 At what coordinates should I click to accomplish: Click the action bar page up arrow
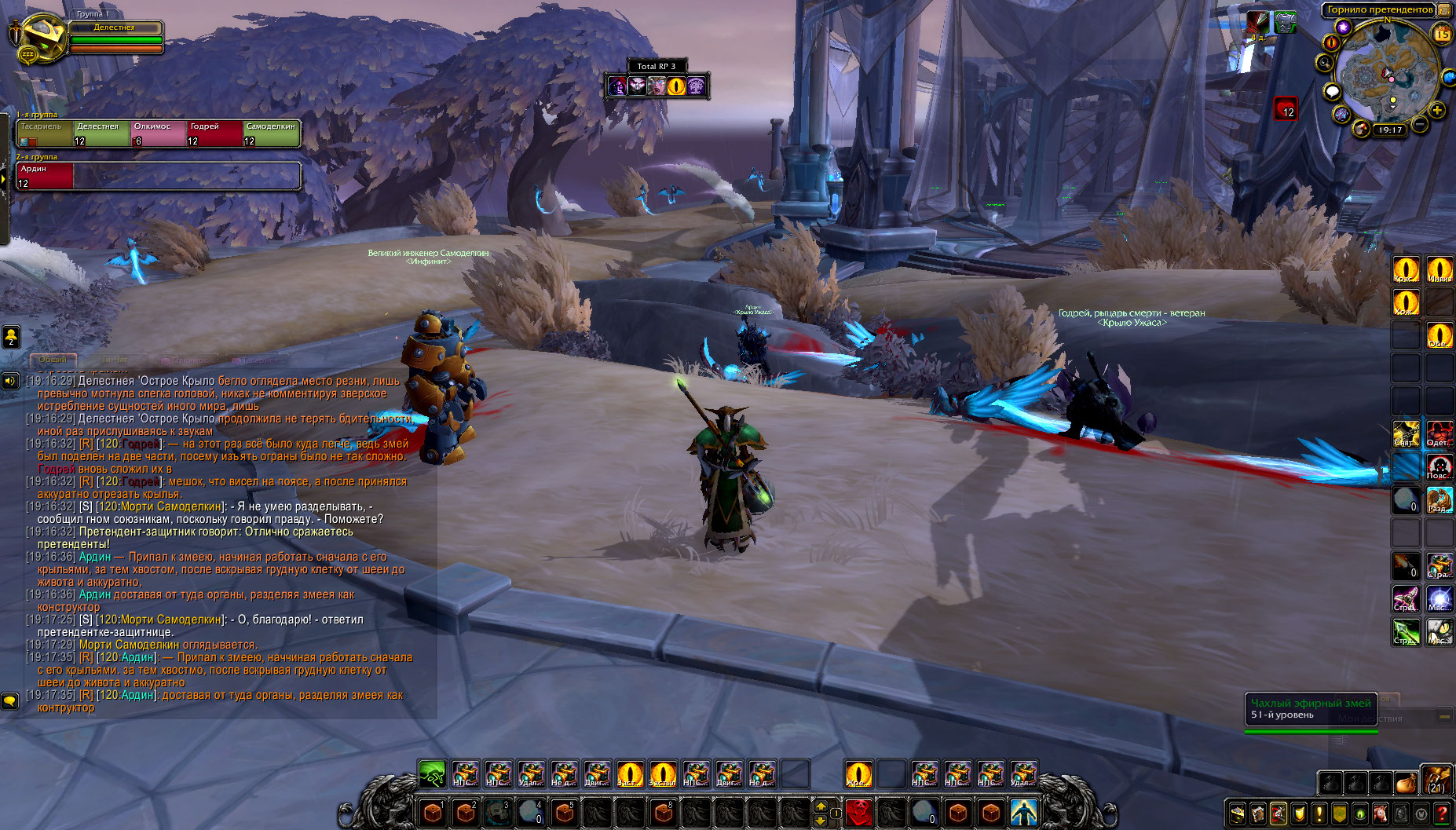821,806
